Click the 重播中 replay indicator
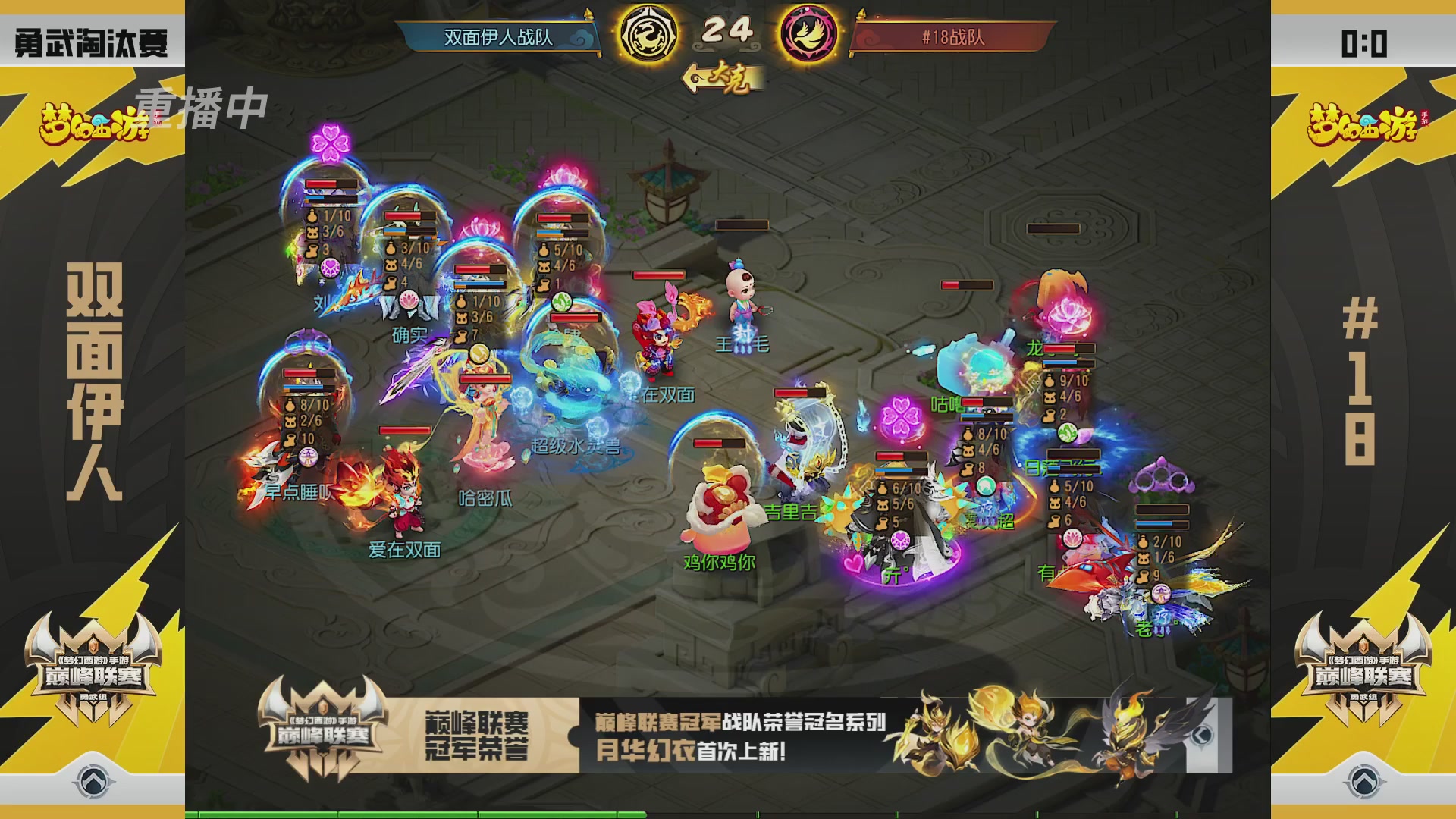Viewport: 1456px width, 819px height. click(x=202, y=111)
